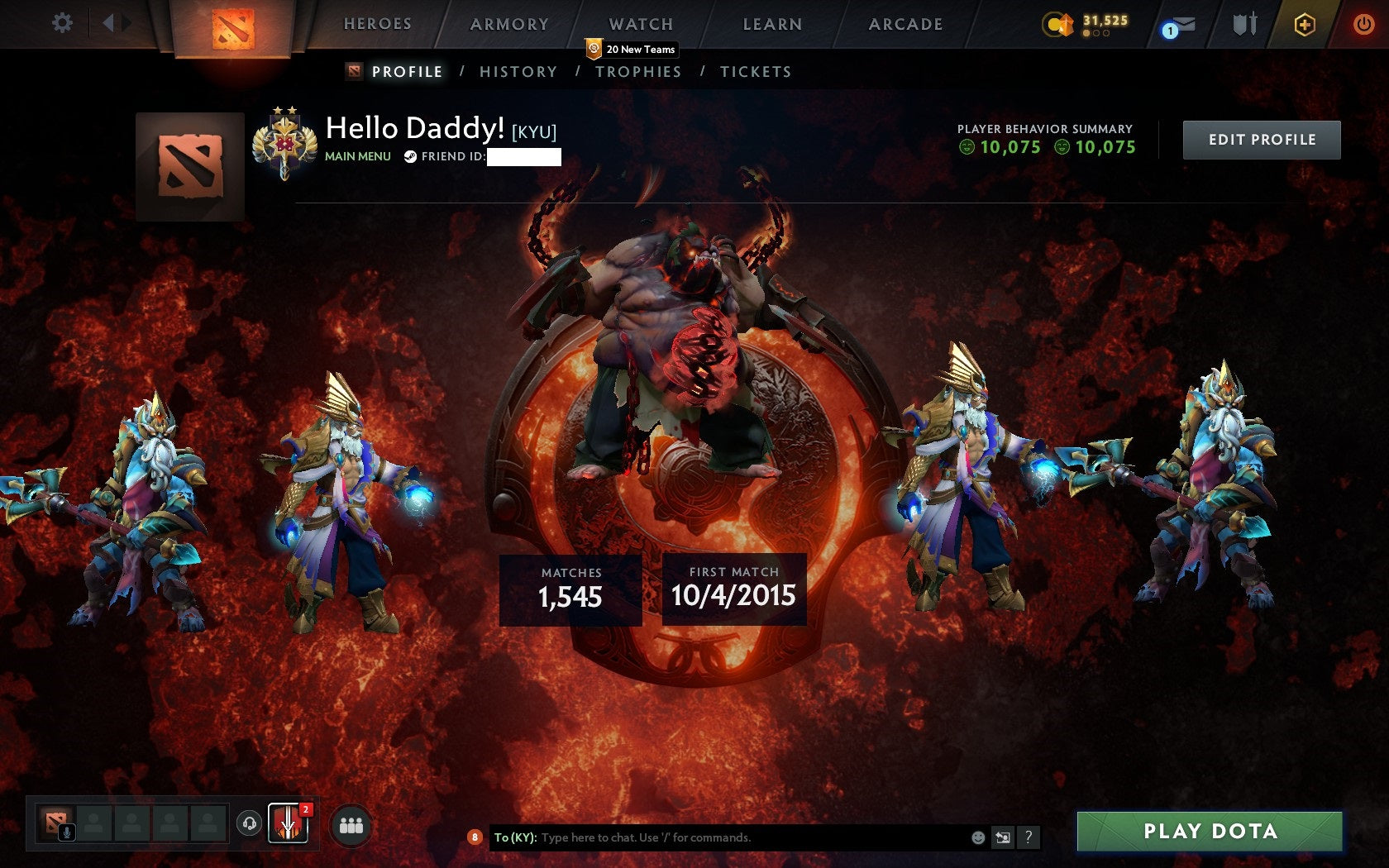The image size is (1389, 868).
Task: Open the friends list icon near party slots
Action: (x=351, y=823)
